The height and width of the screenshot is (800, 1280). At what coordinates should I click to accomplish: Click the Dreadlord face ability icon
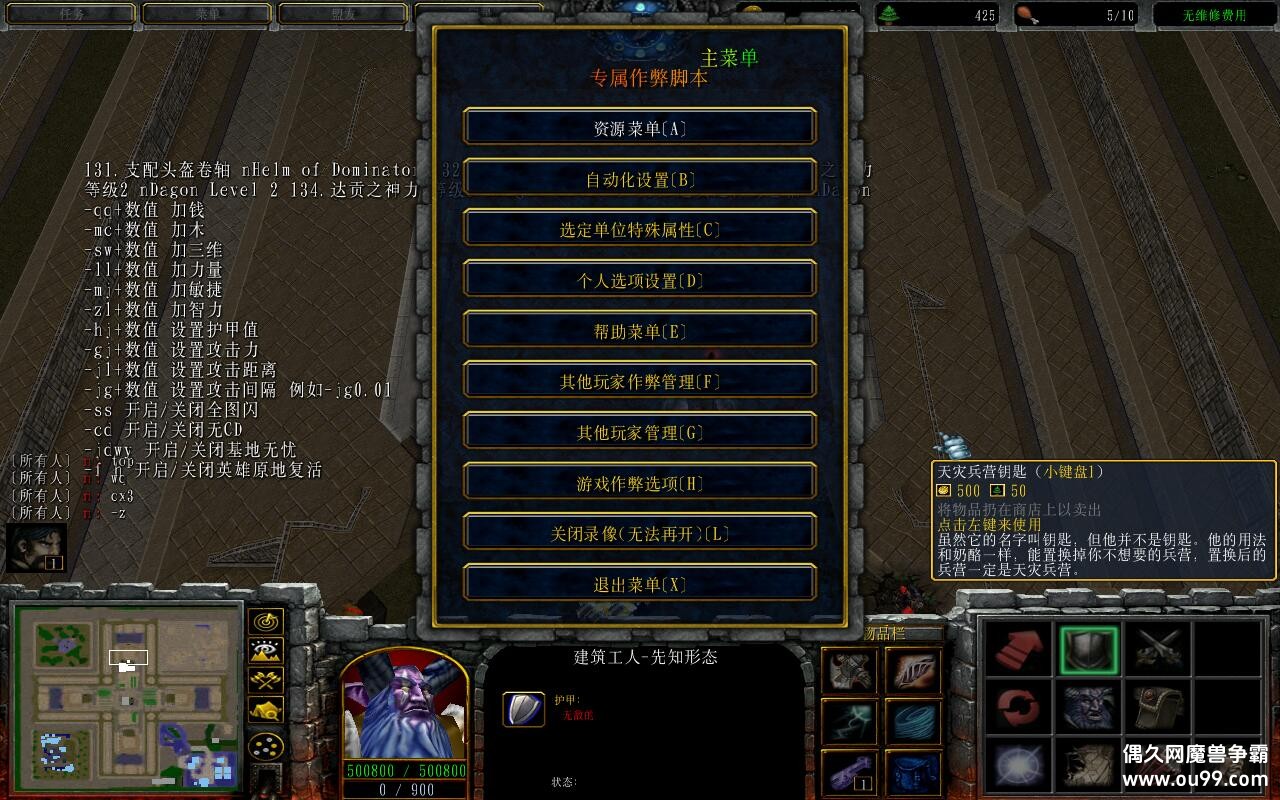point(1087,706)
